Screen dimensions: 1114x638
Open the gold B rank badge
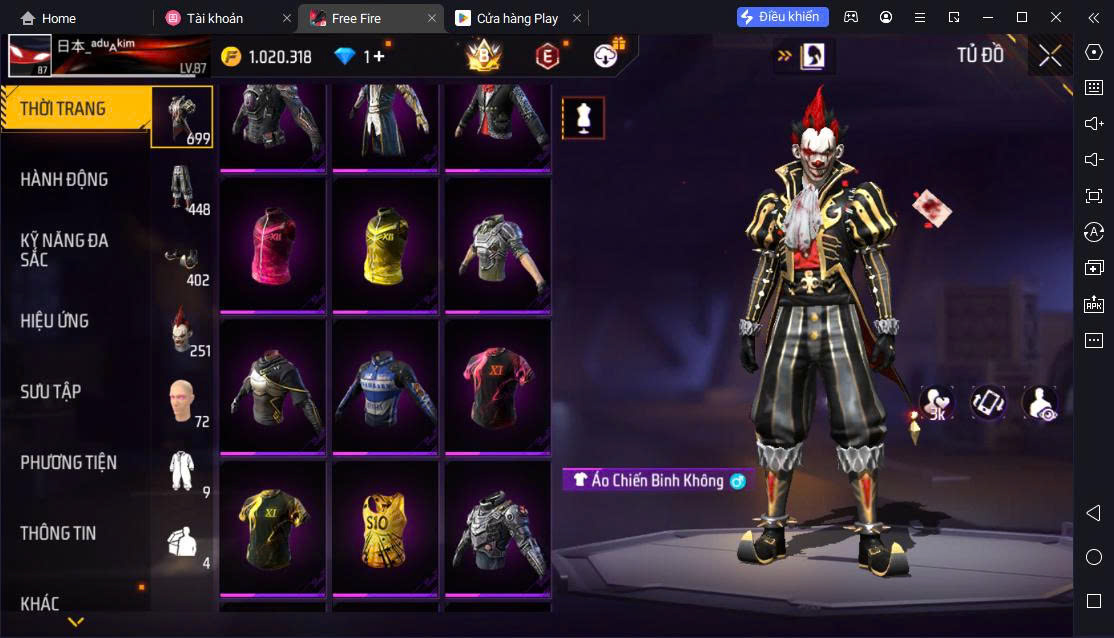484,57
